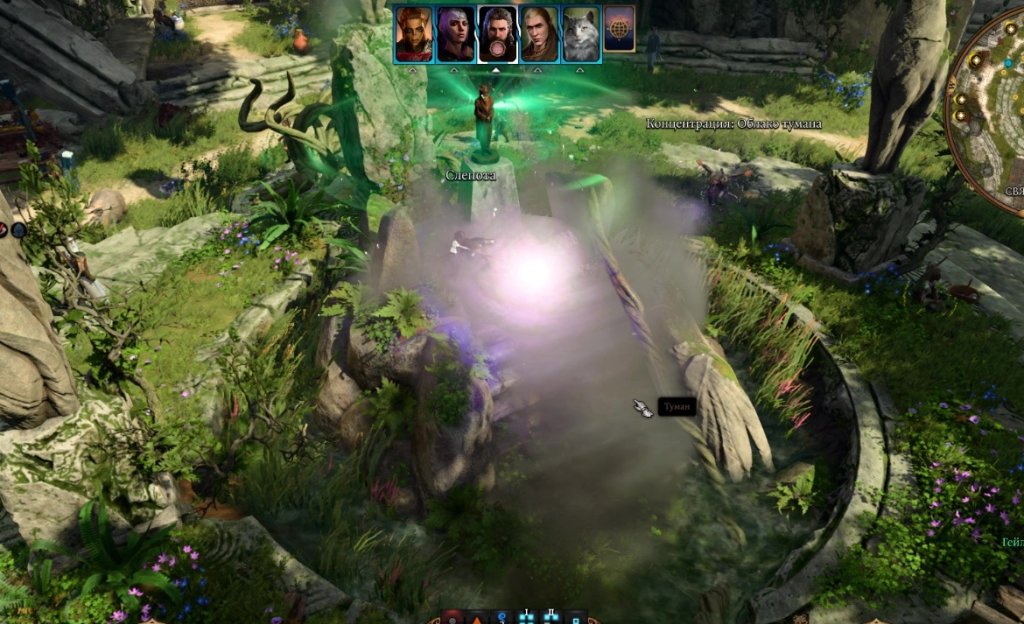Screen dimensions: 1024x624
Task: Select the cyan squares icon labeled I
Action: [526, 617]
